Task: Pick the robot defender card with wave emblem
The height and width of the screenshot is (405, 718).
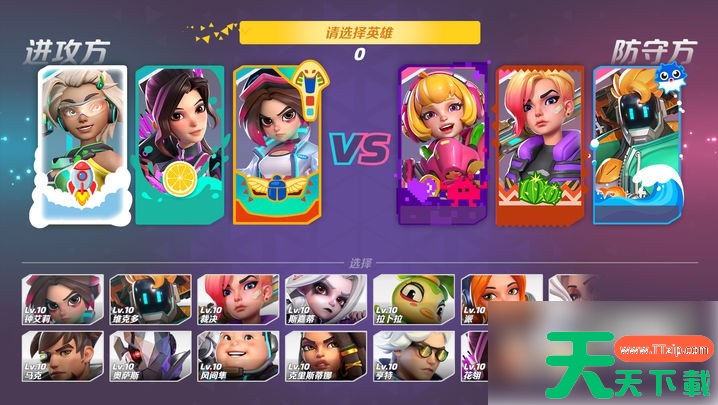Action: tap(631, 143)
